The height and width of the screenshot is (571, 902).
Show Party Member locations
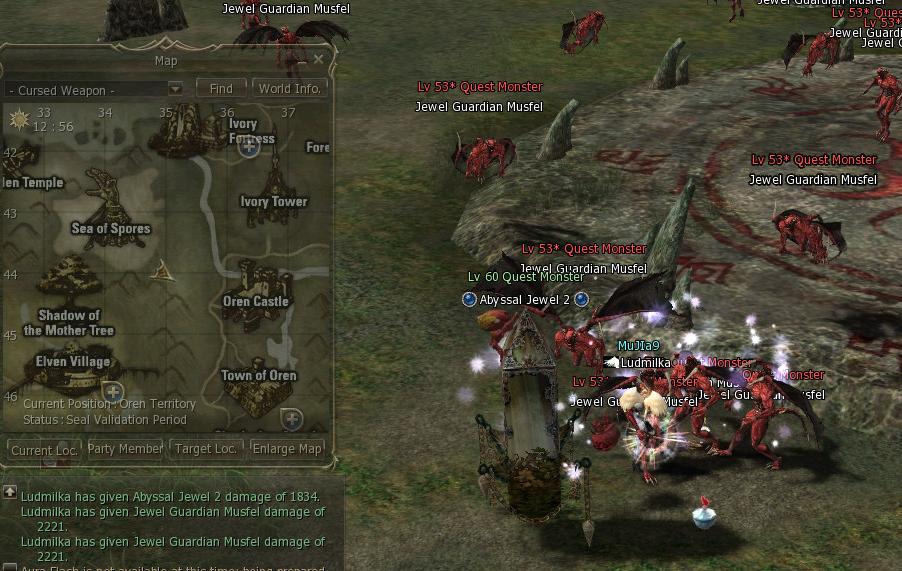coord(125,449)
